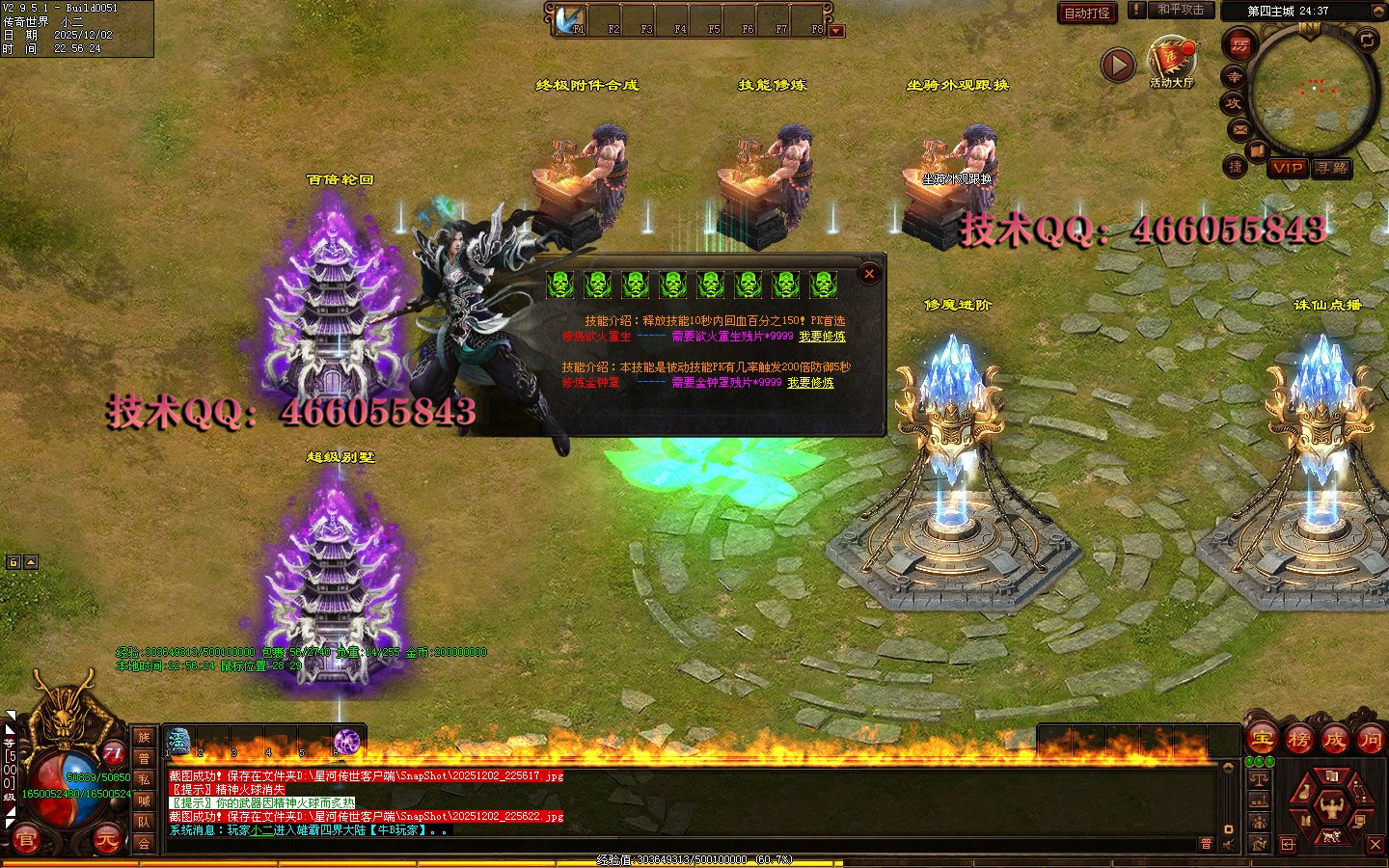Viewport: 1389px width, 868px height.
Task: Open the 宝 treasure shop orb
Action: coord(1263,740)
